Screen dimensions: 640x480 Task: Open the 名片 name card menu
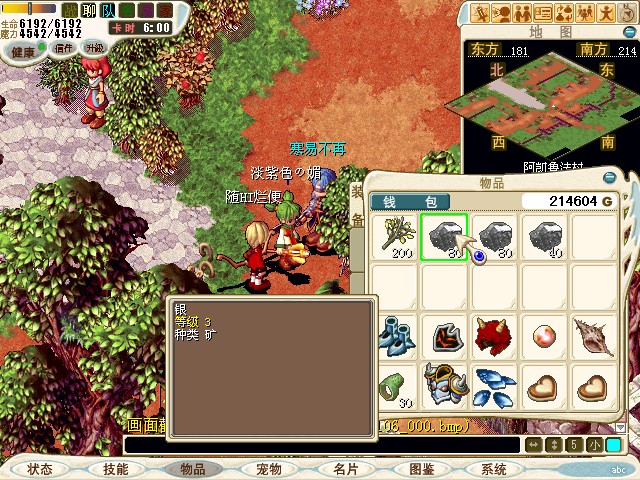(x=345, y=468)
